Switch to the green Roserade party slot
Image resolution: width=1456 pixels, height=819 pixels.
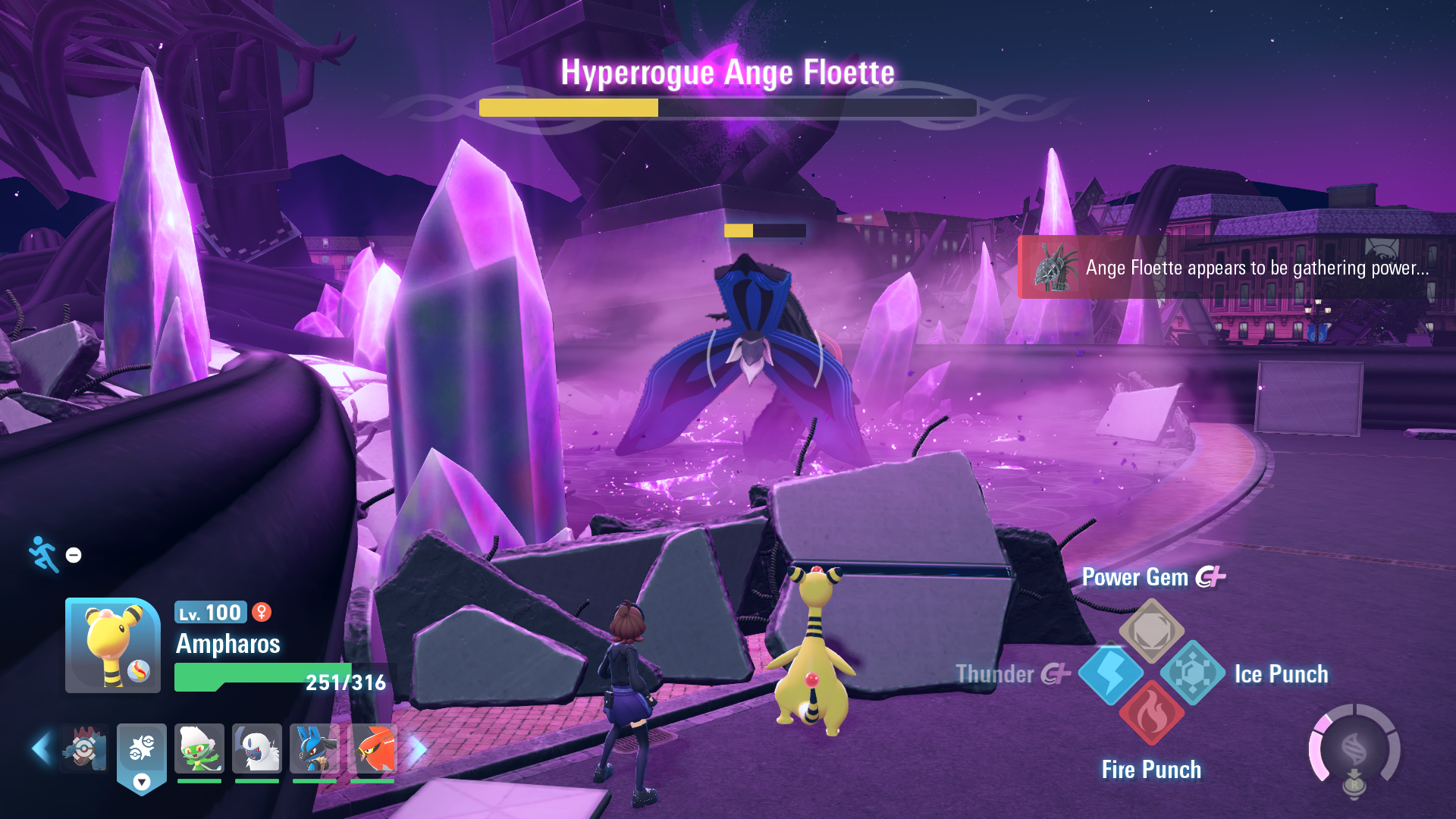(199, 749)
